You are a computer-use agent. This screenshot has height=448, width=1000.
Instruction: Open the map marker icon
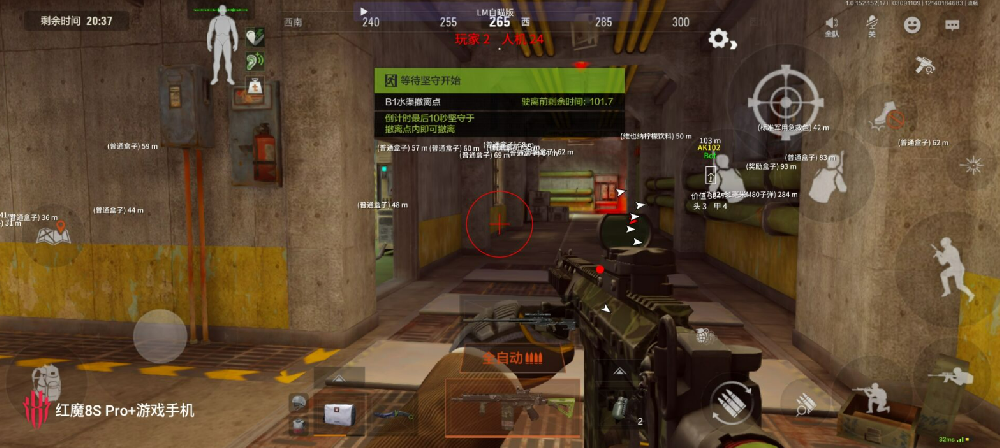49,234
